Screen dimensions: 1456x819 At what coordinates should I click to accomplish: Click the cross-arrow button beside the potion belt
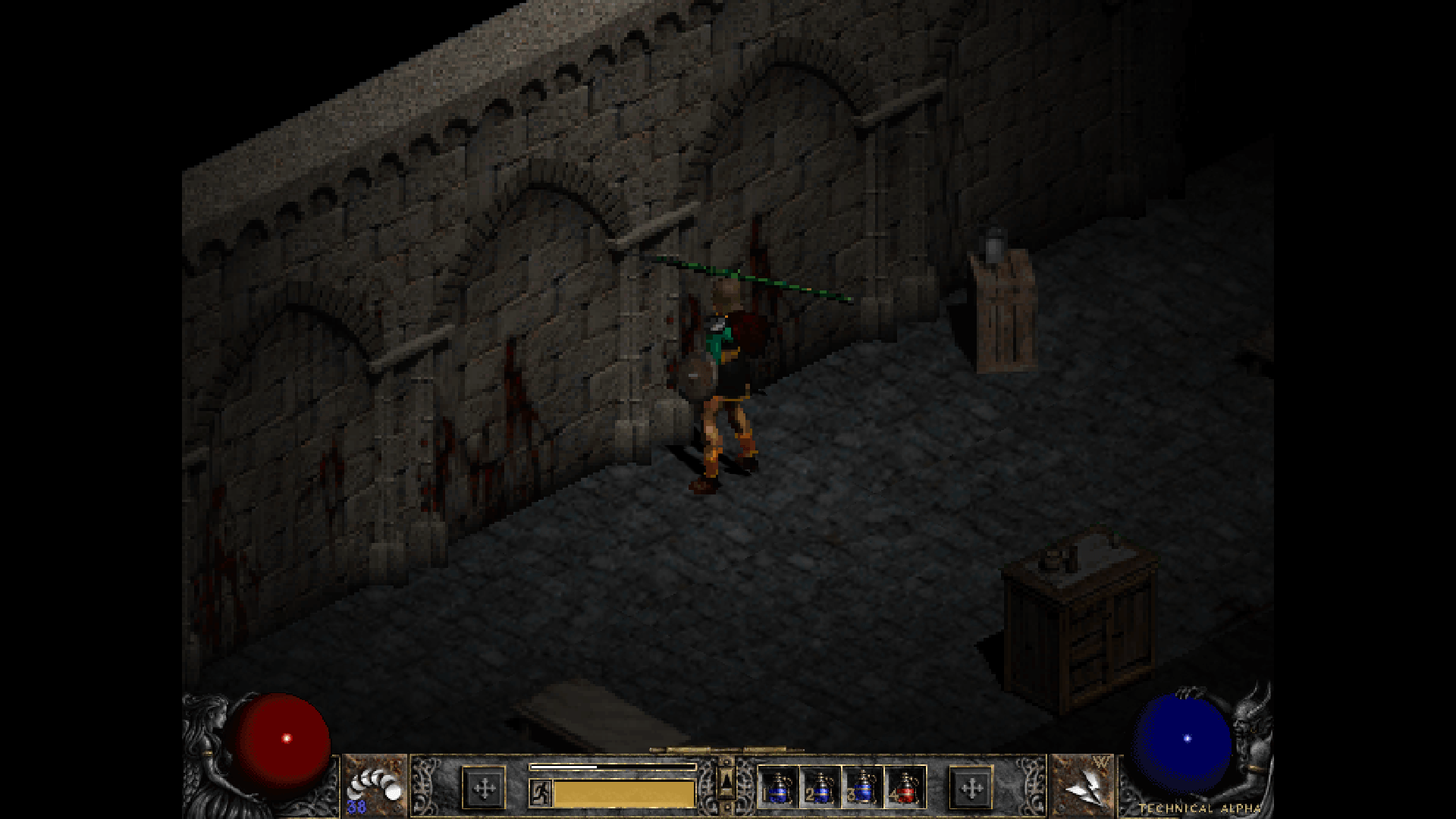(x=971, y=789)
